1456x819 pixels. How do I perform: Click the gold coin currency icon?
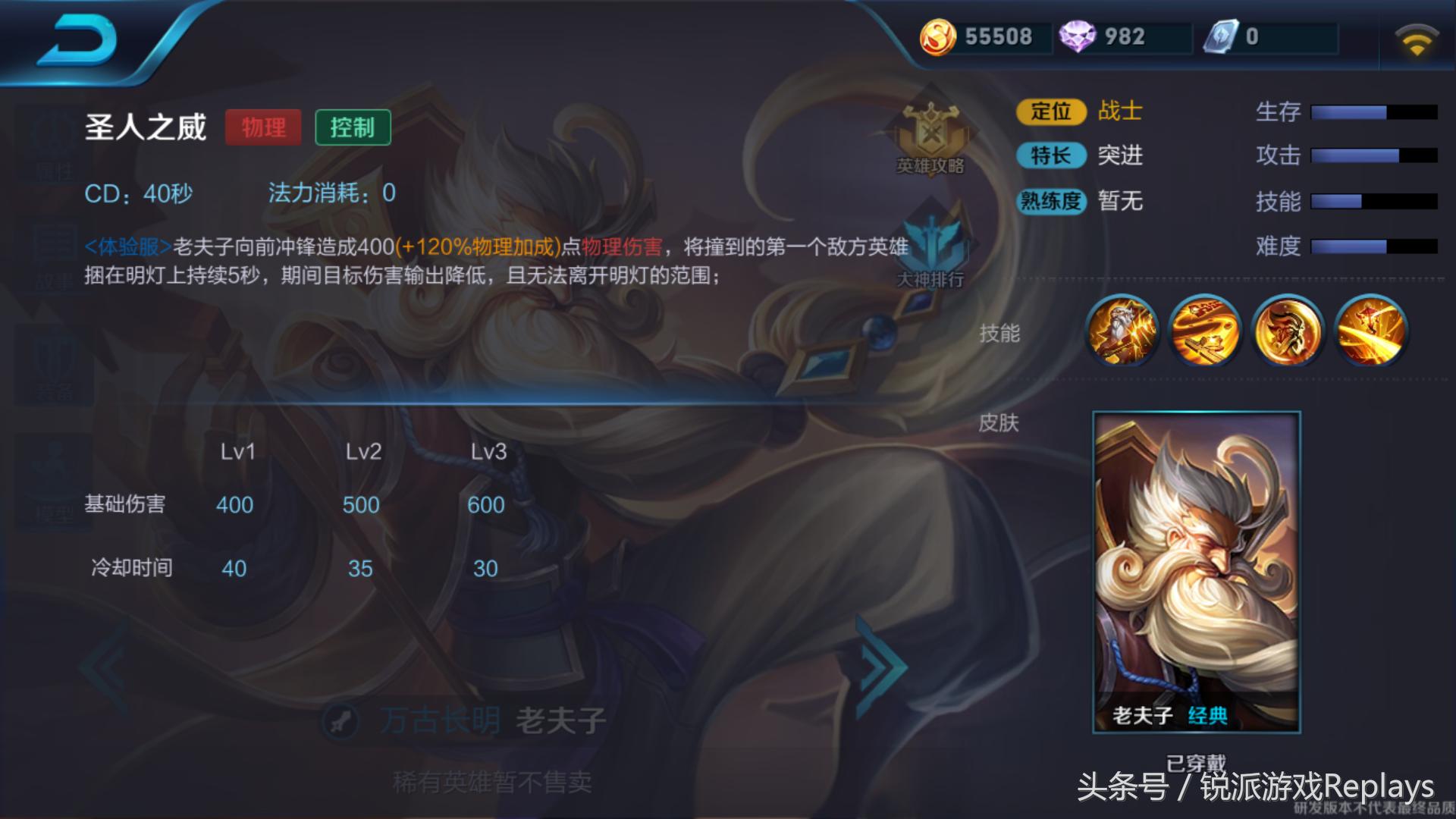tap(937, 36)
